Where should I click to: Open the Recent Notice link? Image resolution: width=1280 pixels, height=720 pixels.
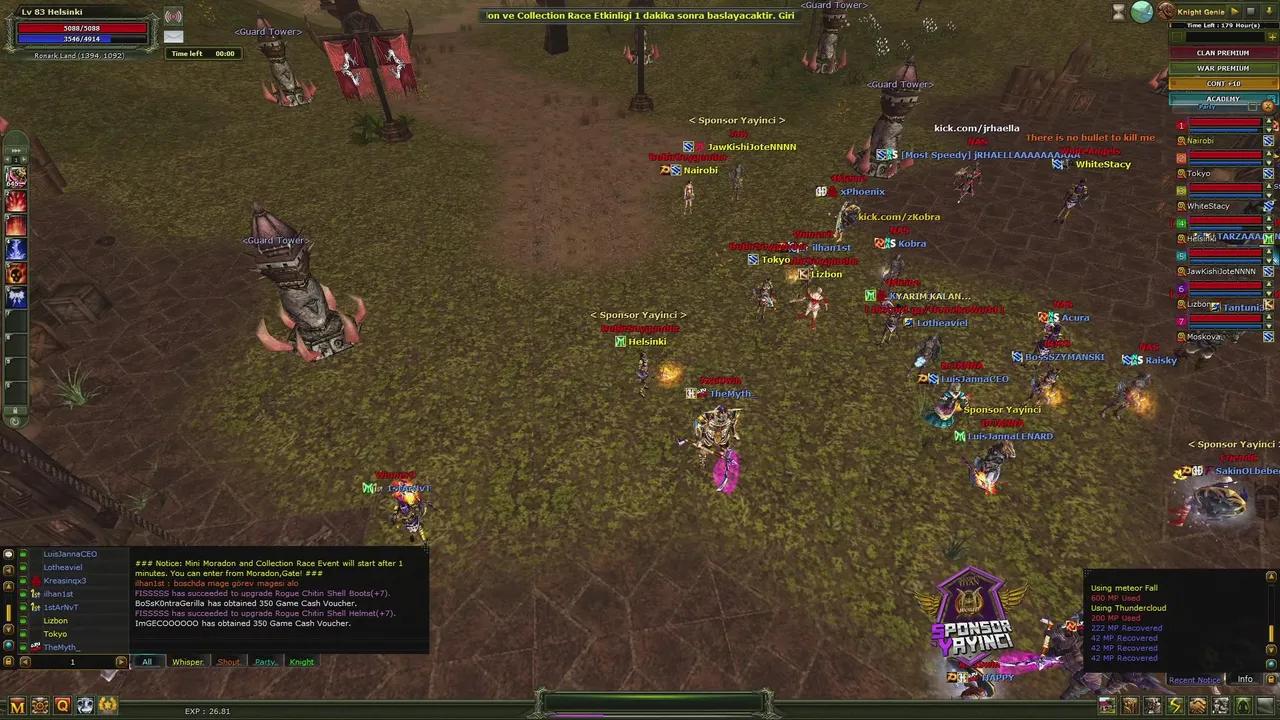point(1194,679)
